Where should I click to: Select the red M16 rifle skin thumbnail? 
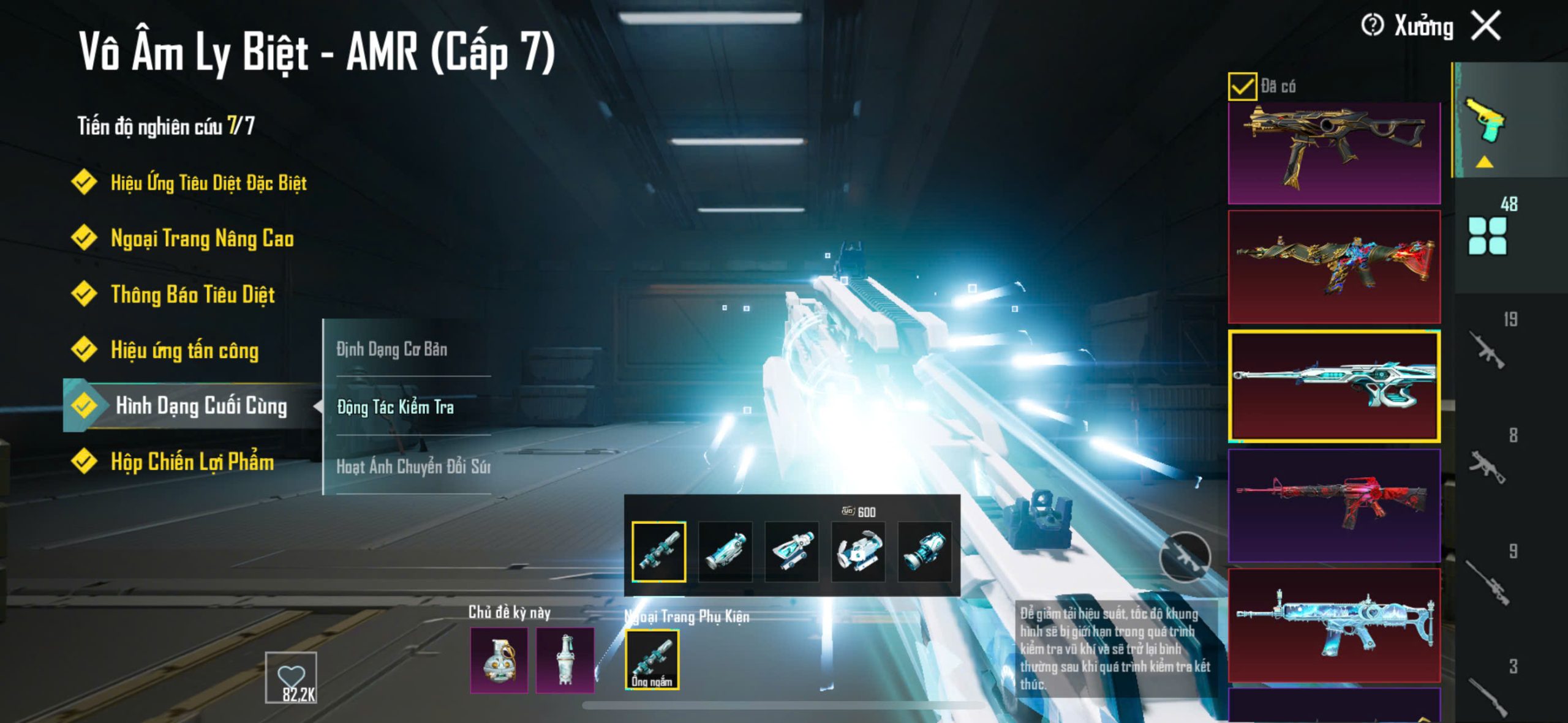tap(1334, 505)
